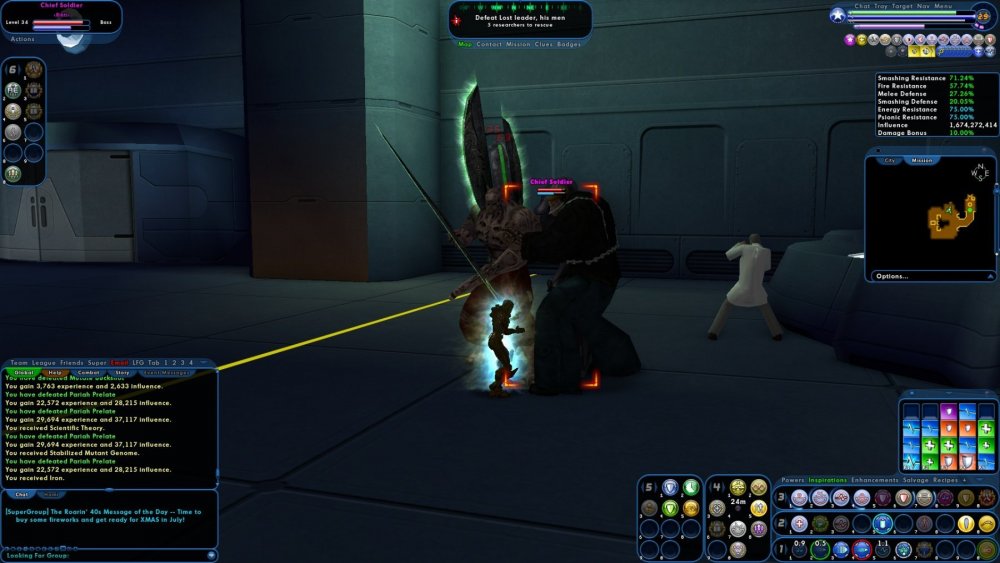
Task: Switch minimap to the City tab
Action: pyautogui.click(x=888, y=160)
